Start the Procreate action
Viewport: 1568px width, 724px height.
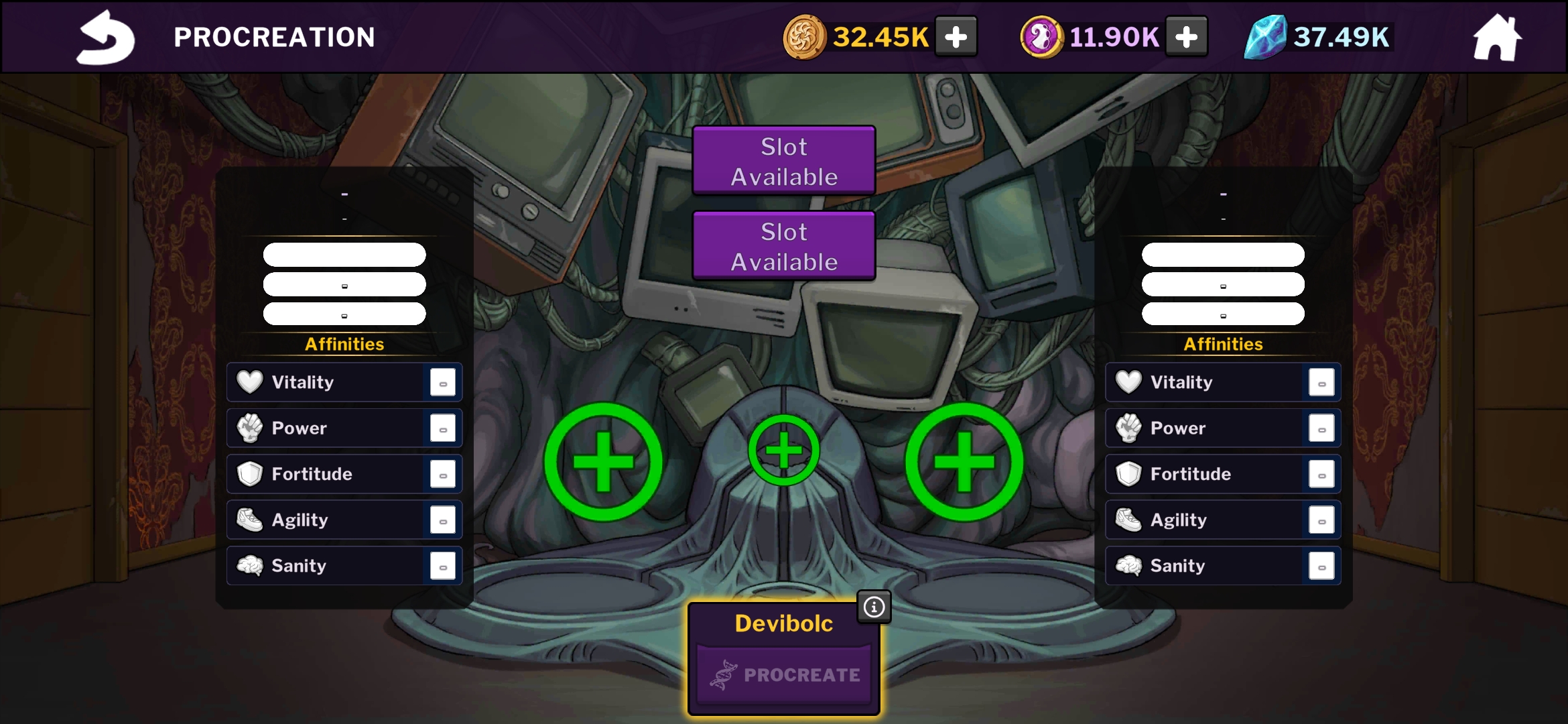pyautogui.click(x=784, y=674)
